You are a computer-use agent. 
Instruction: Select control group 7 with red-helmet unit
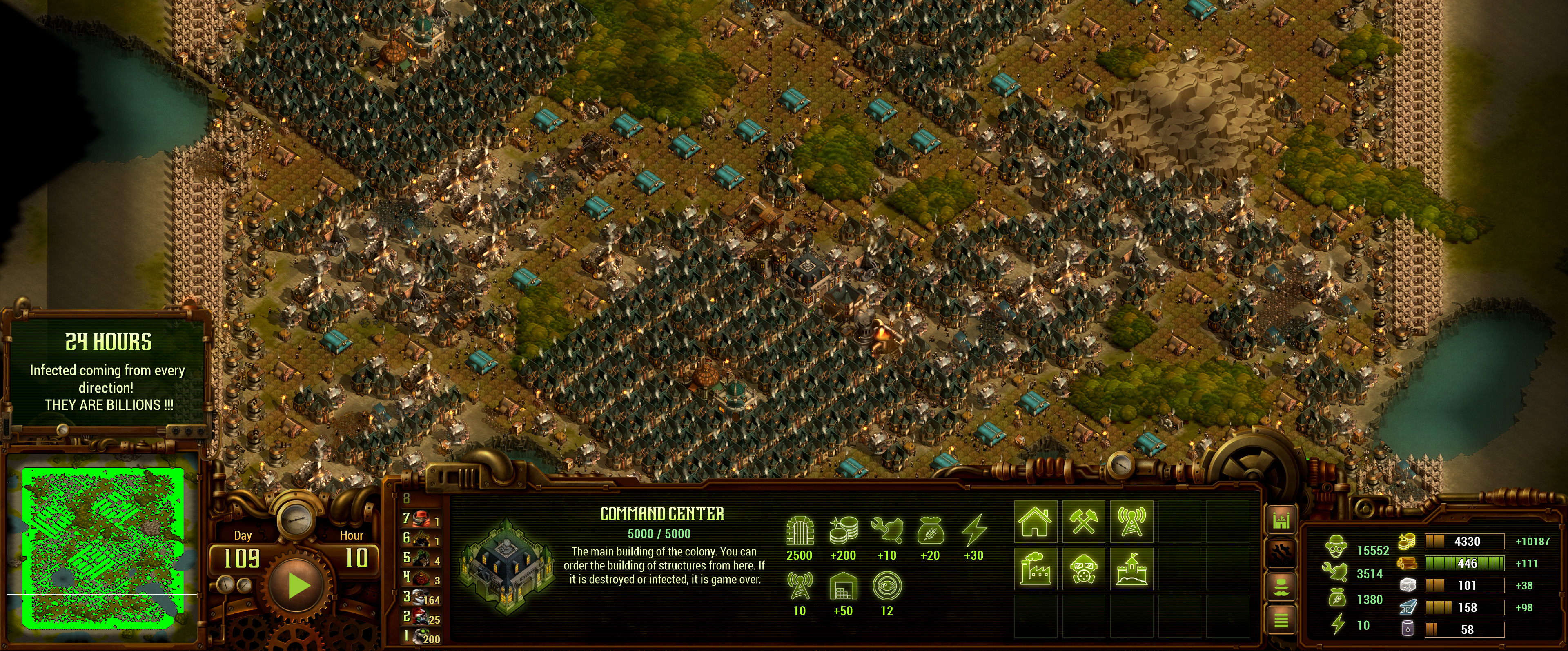click(421, 519)
